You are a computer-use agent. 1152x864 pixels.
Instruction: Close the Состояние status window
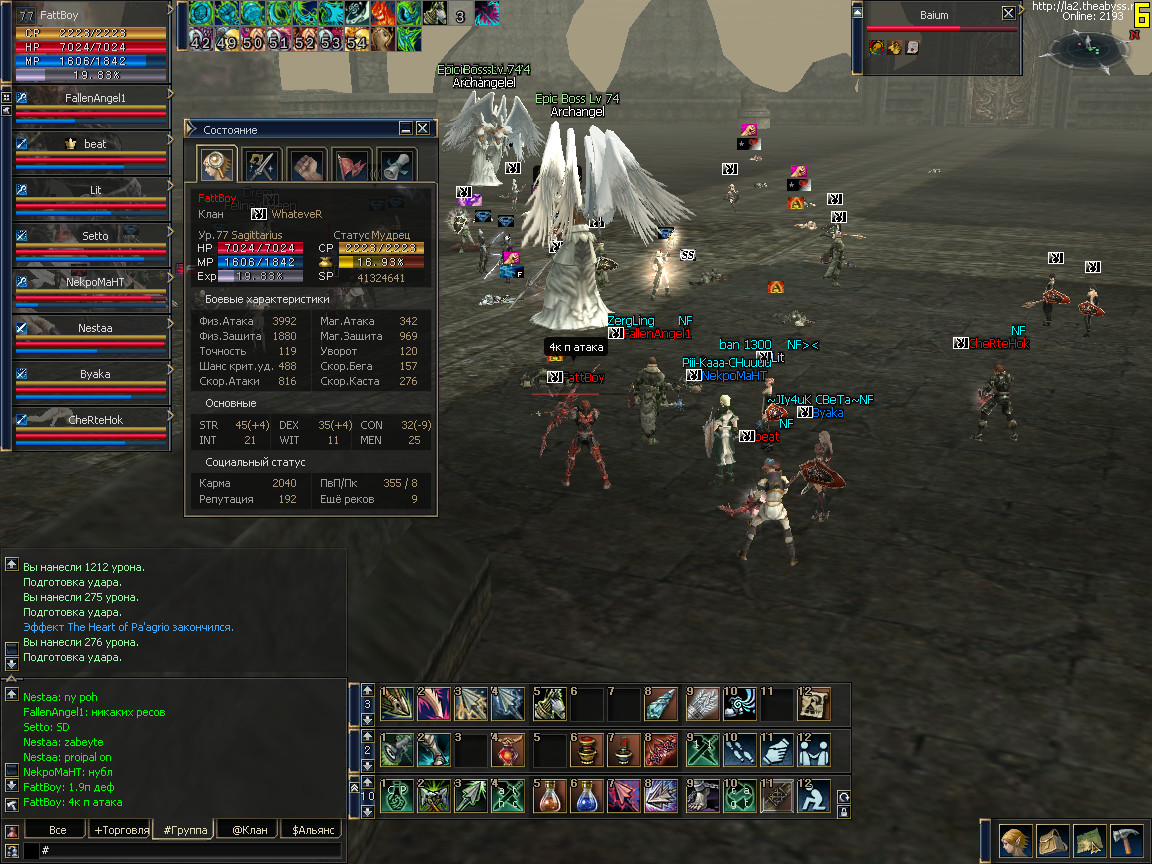[423, 129]
